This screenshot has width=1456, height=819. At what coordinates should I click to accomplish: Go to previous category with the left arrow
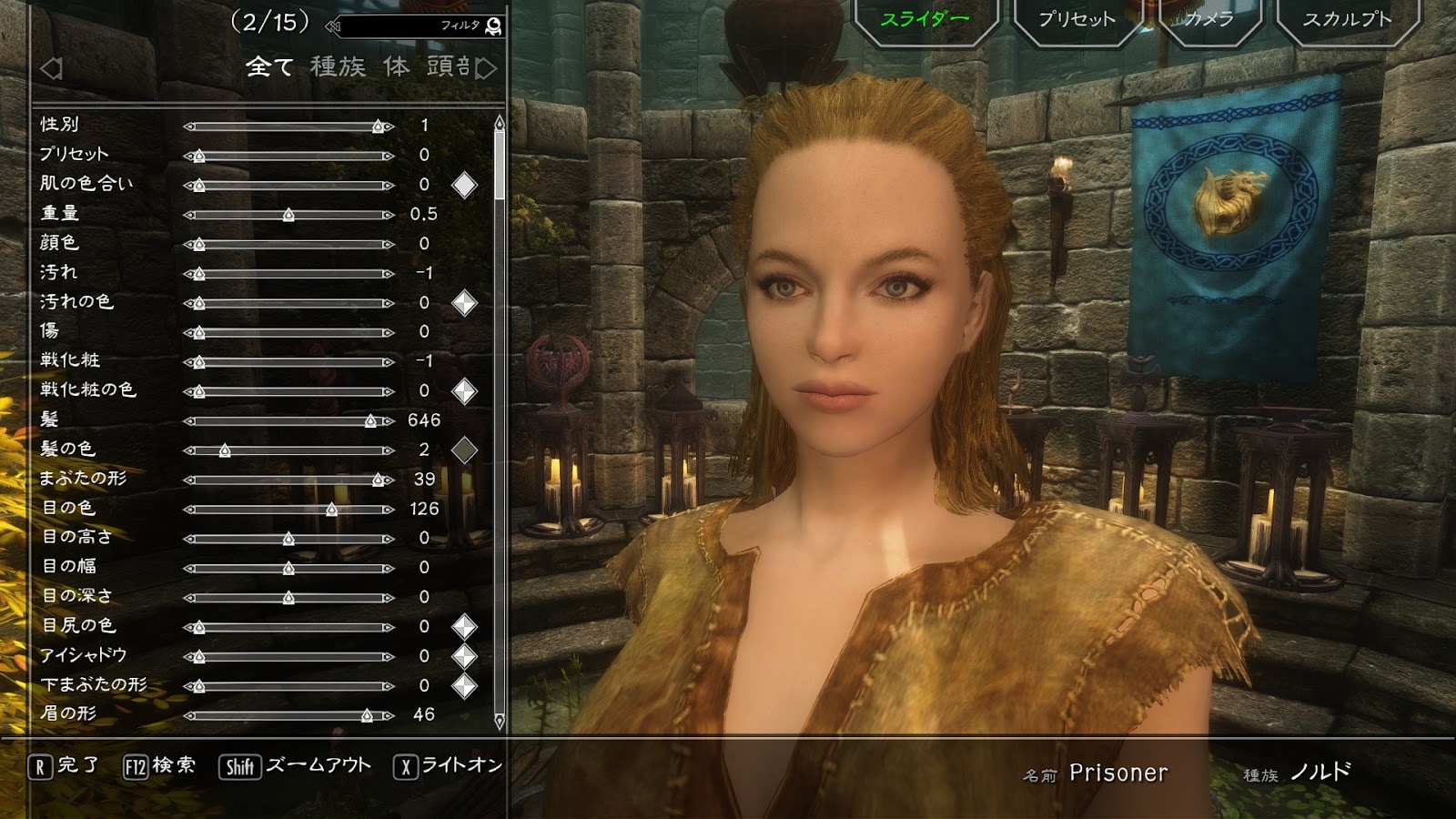pyautogui.click(x=51, y=68)
